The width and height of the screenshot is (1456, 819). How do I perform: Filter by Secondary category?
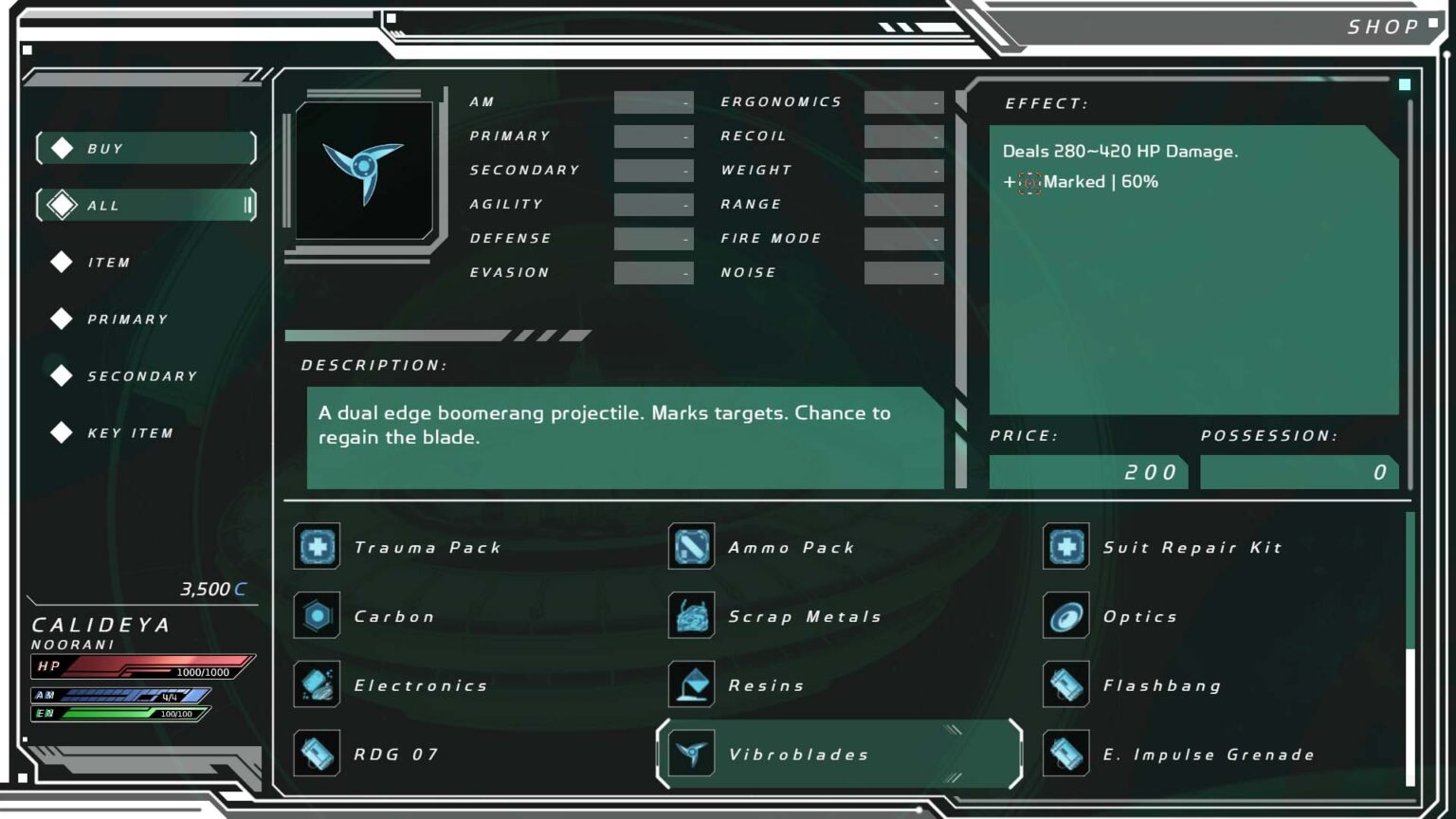pos(142,376)
